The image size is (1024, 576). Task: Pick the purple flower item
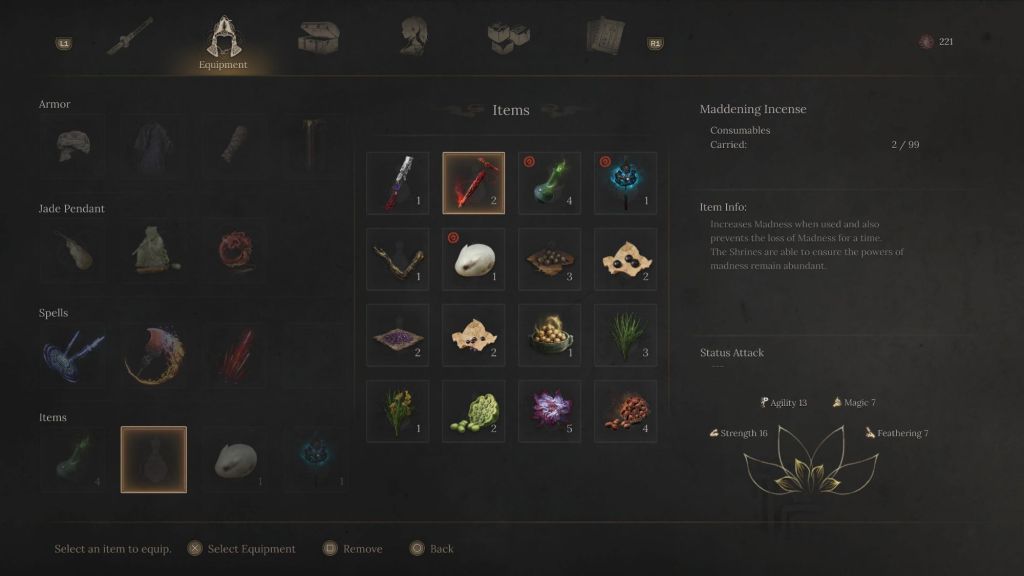click(550, 411)
